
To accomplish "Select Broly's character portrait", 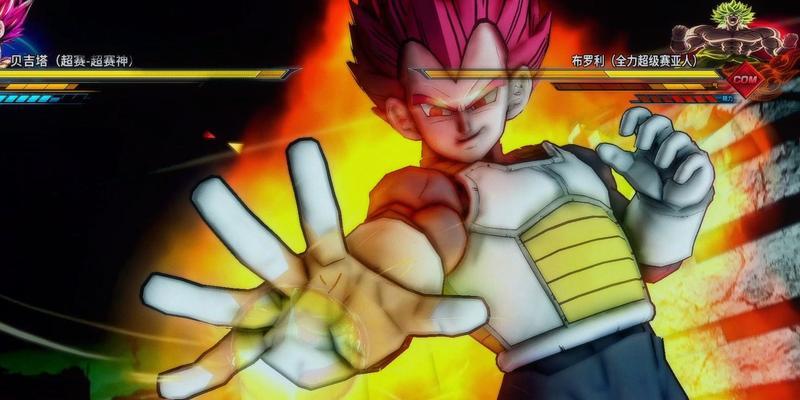I will (747, 32).
